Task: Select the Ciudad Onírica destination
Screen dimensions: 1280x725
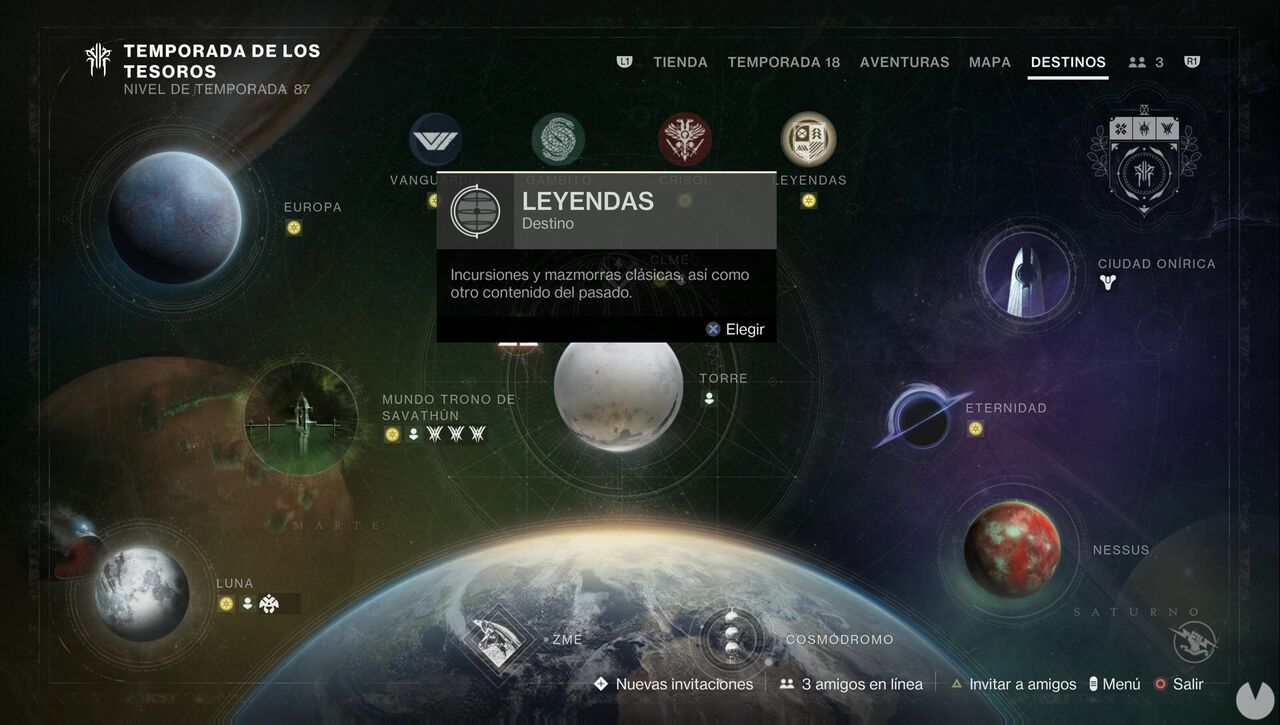Action: [1025, 275]
